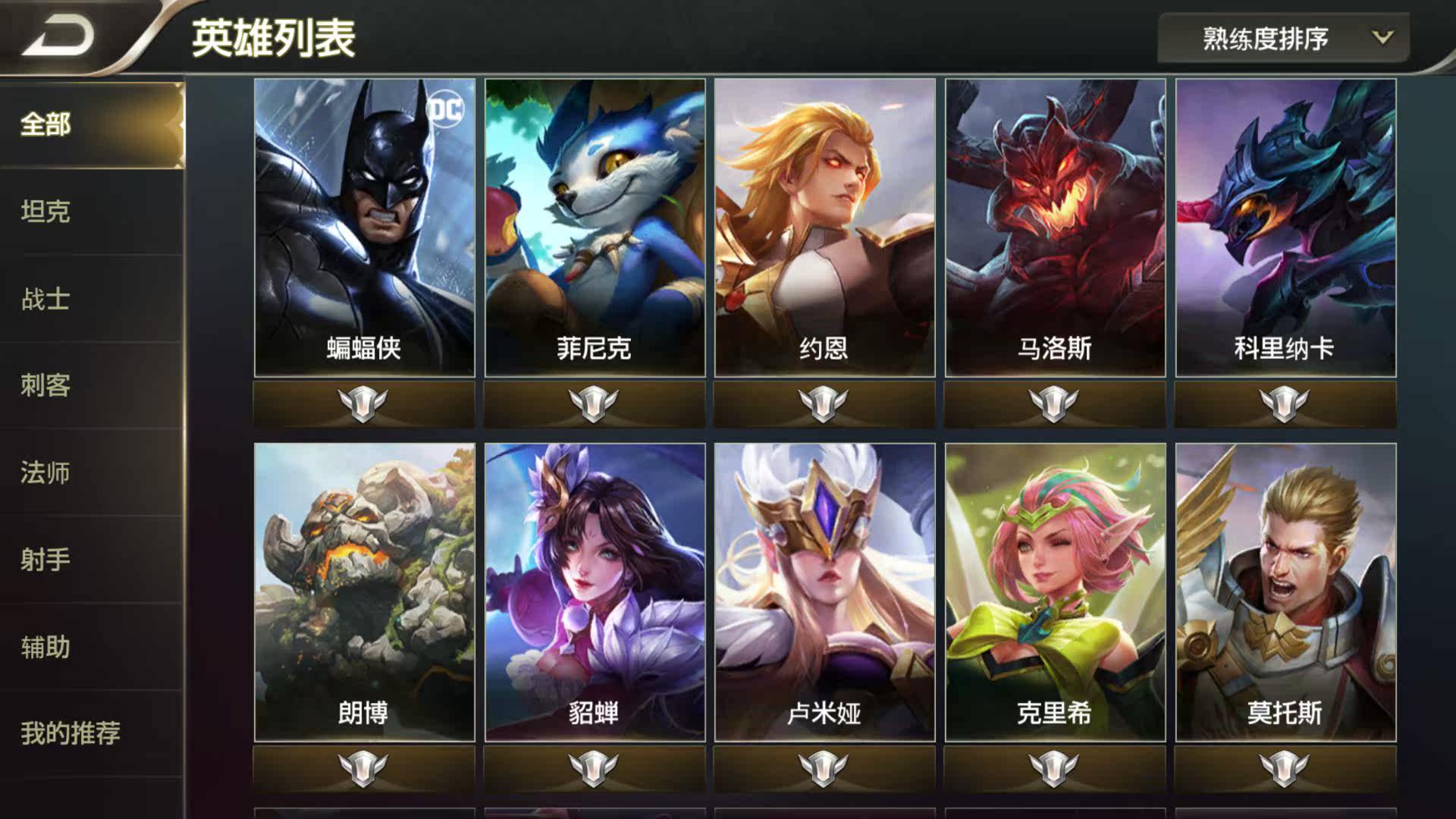
Task: Open the 熟练度排序 sort dropdown
Action: click(x=1282, y=38)
